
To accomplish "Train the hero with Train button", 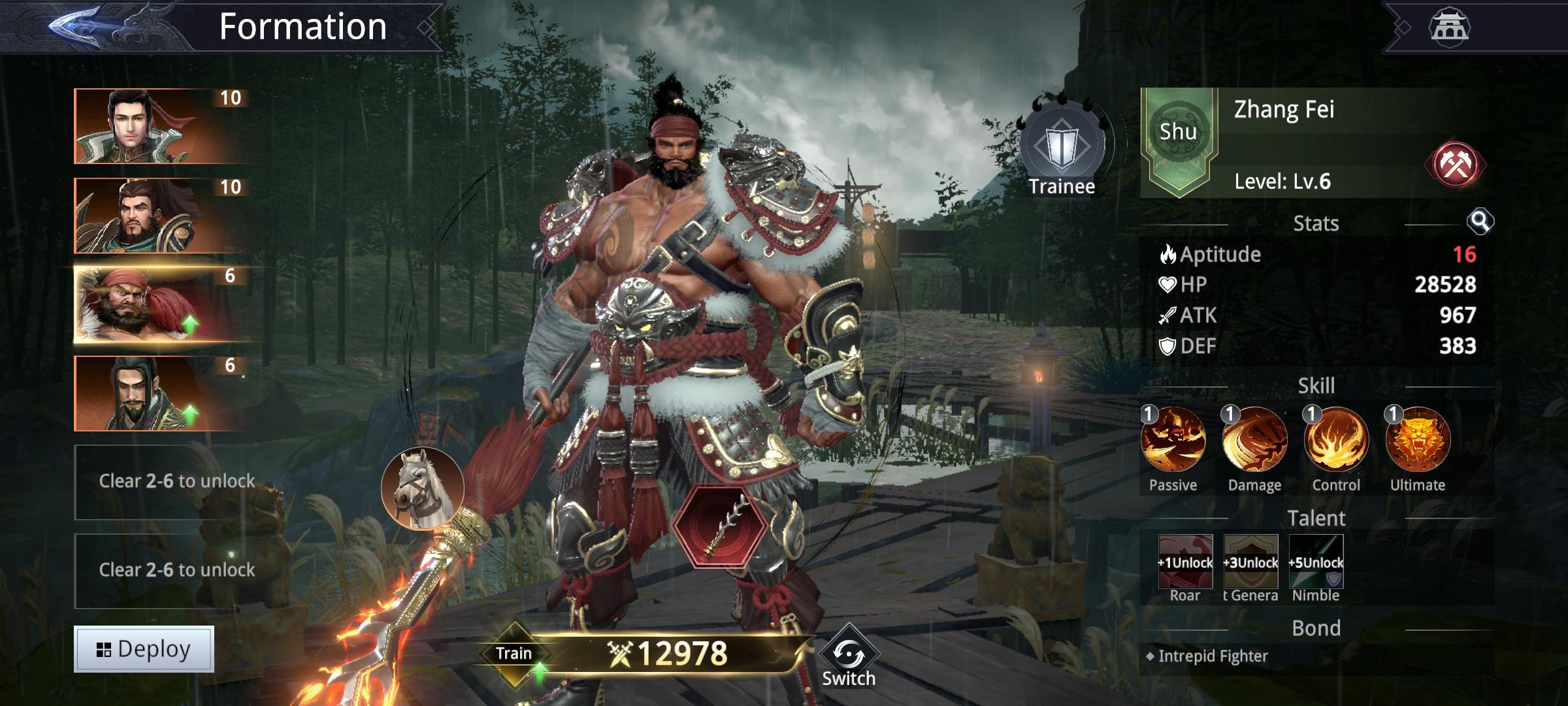I will click(x=514, y=654).
